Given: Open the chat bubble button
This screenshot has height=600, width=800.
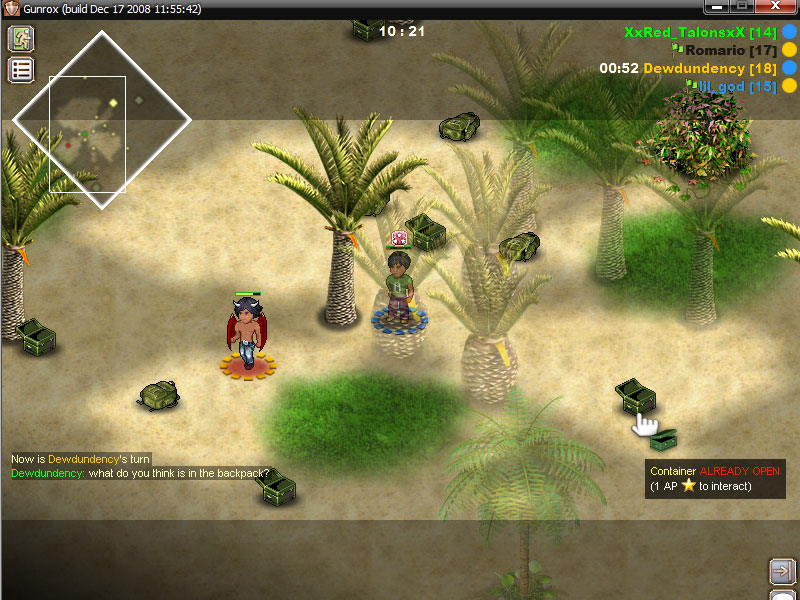Looking at the screenshot, I should (782, 595).
